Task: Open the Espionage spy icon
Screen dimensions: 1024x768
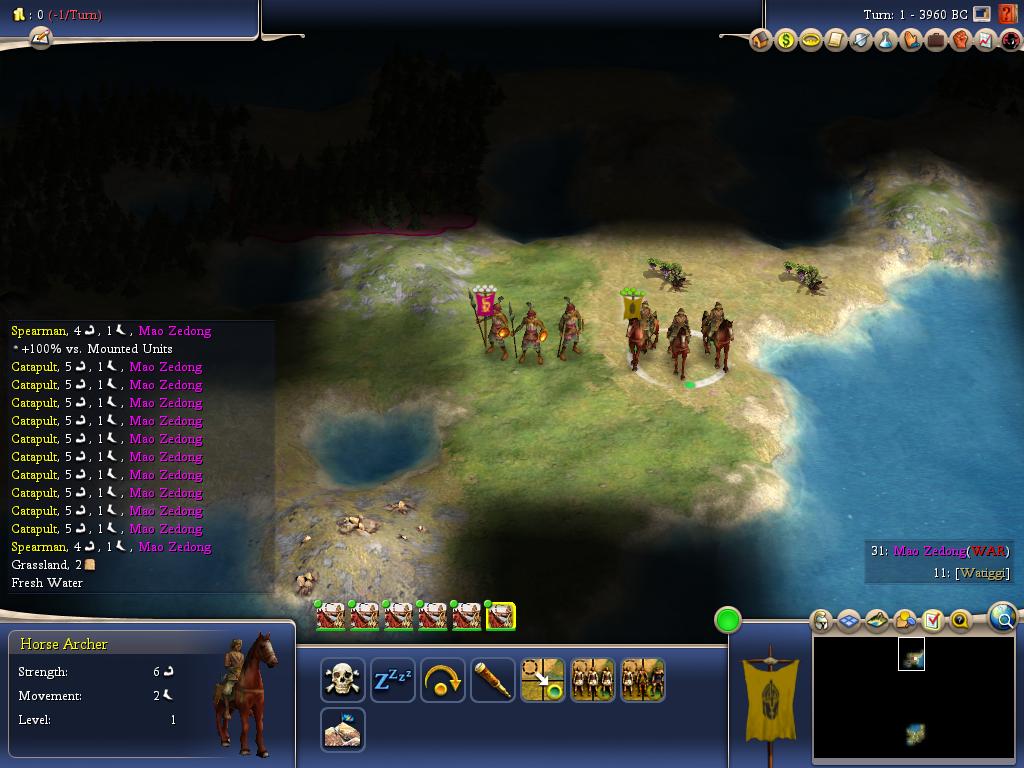Action: pyautogui.click(x=1010, y=41)
